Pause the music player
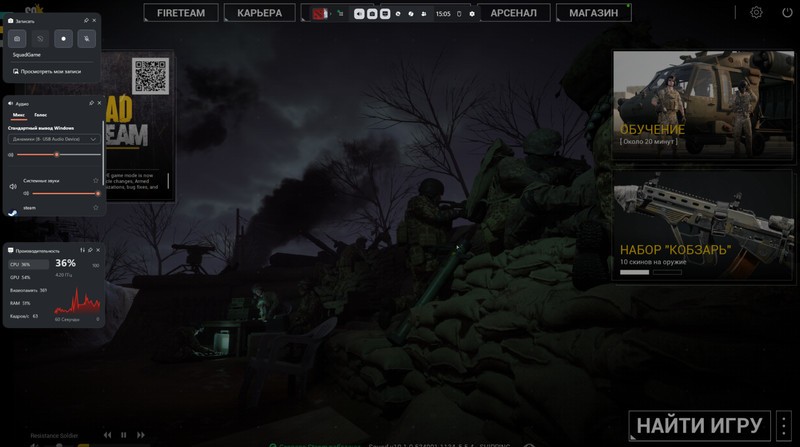Screen dimensions: 800x447 click(x=124, y=435)
